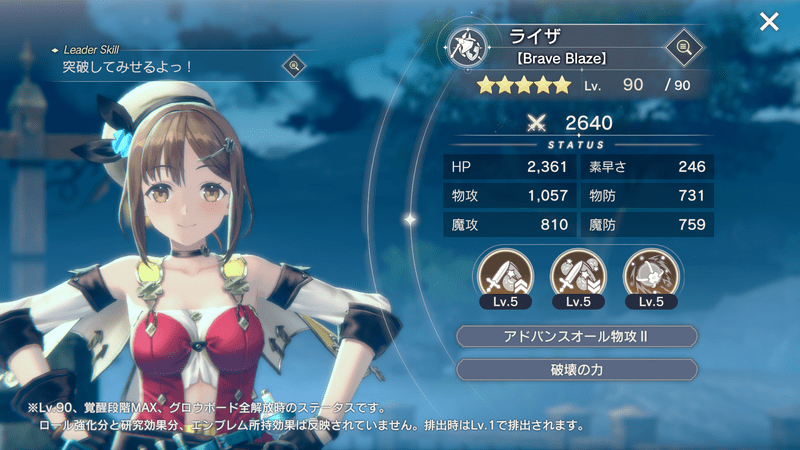The image size is (800, 450).
Task: Open the 破壊の力 ability
Action: [x=577, y=369]
